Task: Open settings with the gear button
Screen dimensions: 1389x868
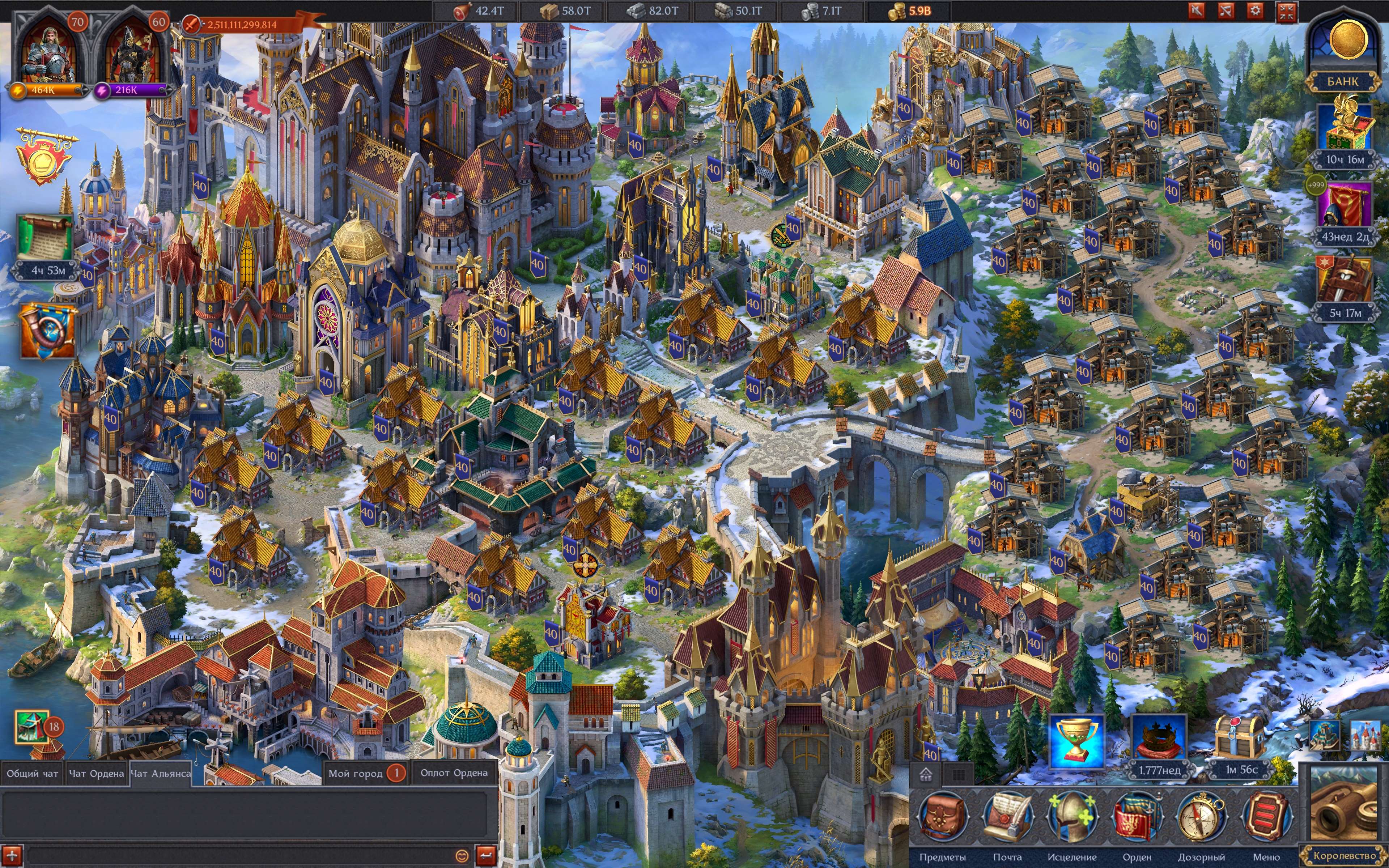Action: tap(1255, 10)
